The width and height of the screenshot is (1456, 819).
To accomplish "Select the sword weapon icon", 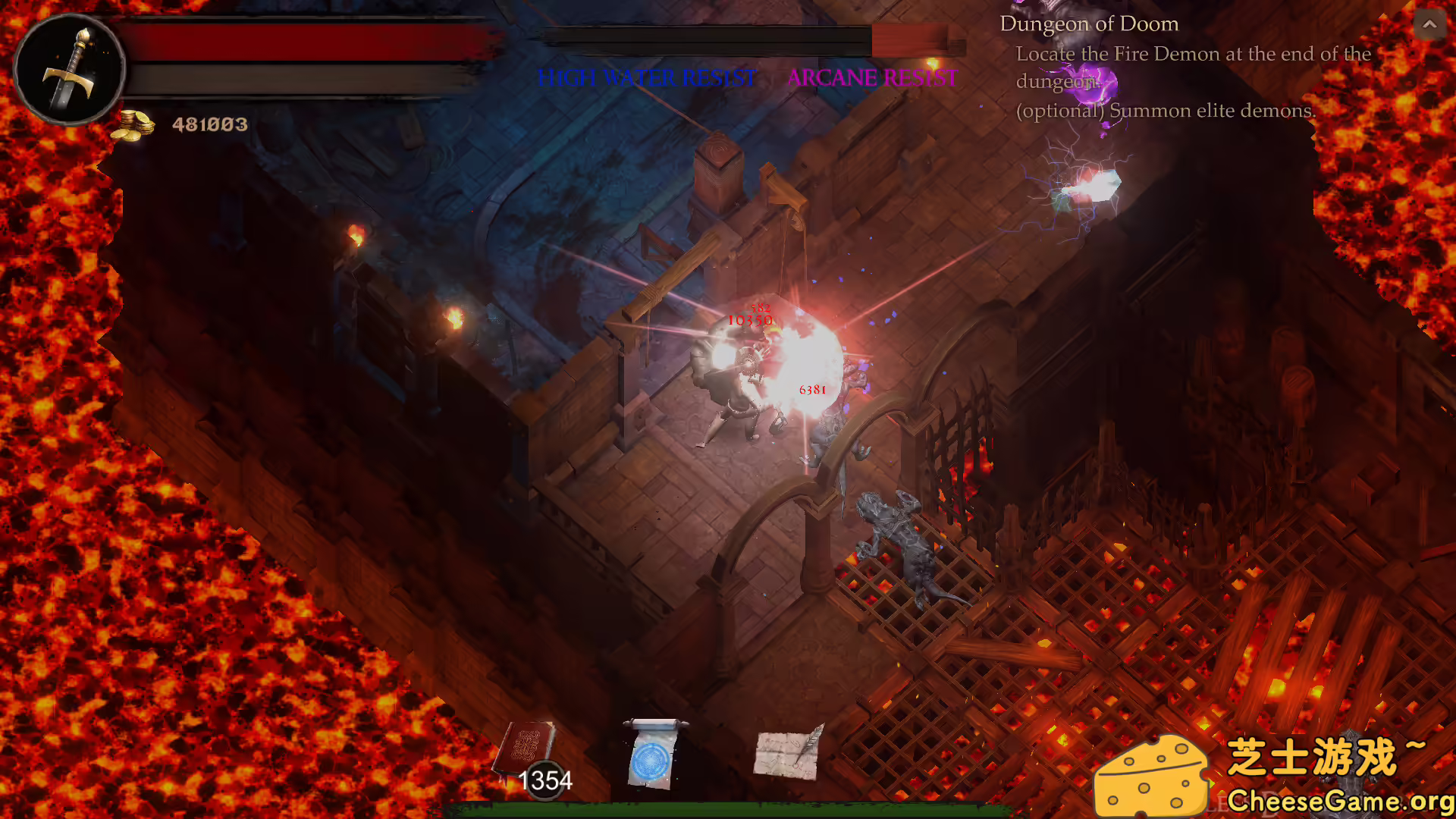I will [72, 68].
